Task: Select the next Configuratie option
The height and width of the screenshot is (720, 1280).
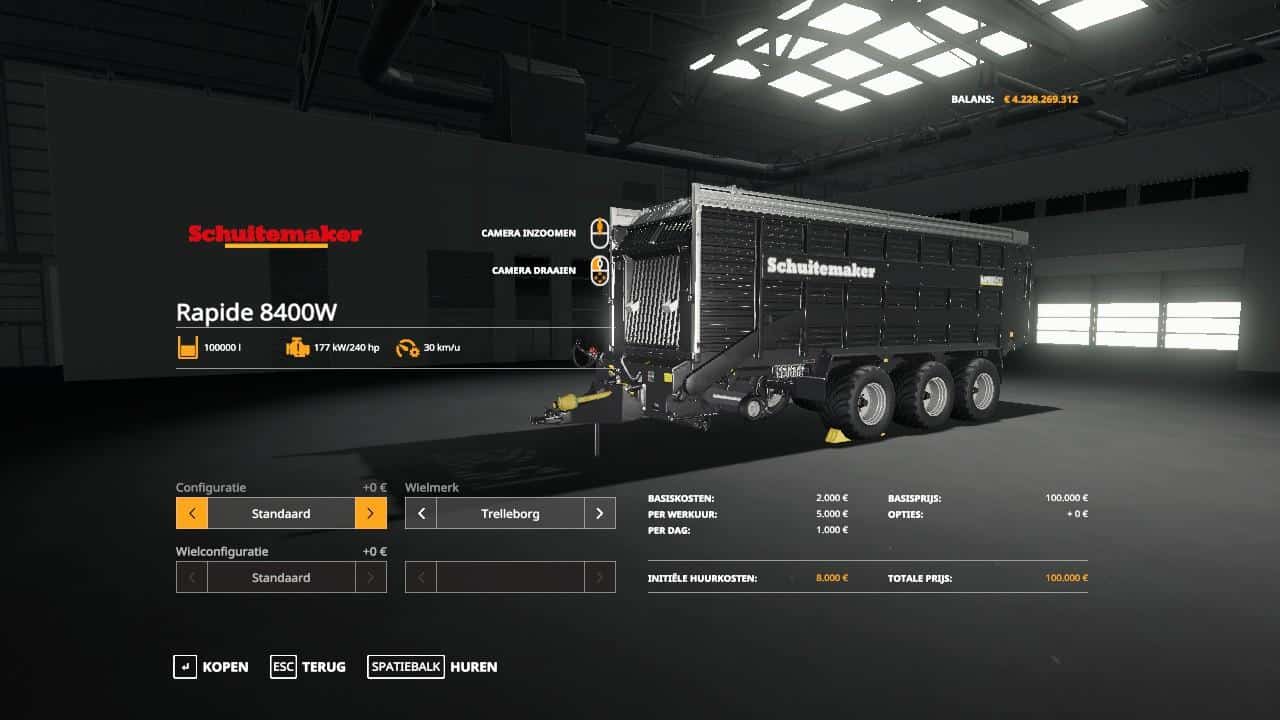Action: coord(370,514)
